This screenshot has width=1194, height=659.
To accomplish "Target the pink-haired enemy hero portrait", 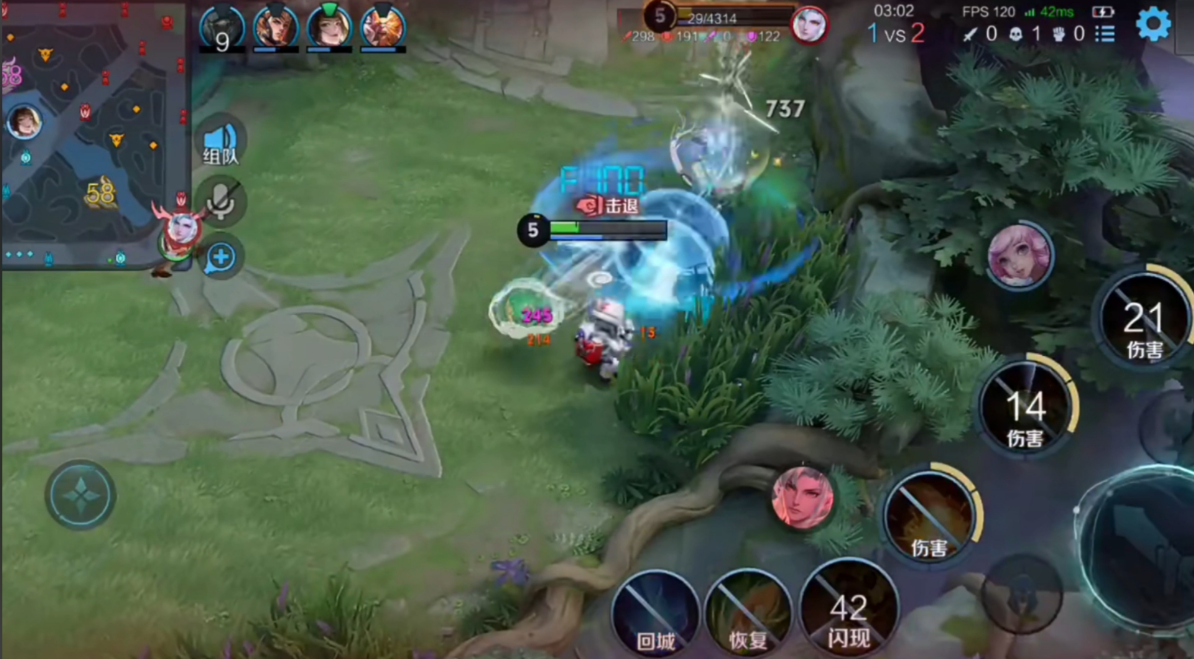I will [1019, 256].
